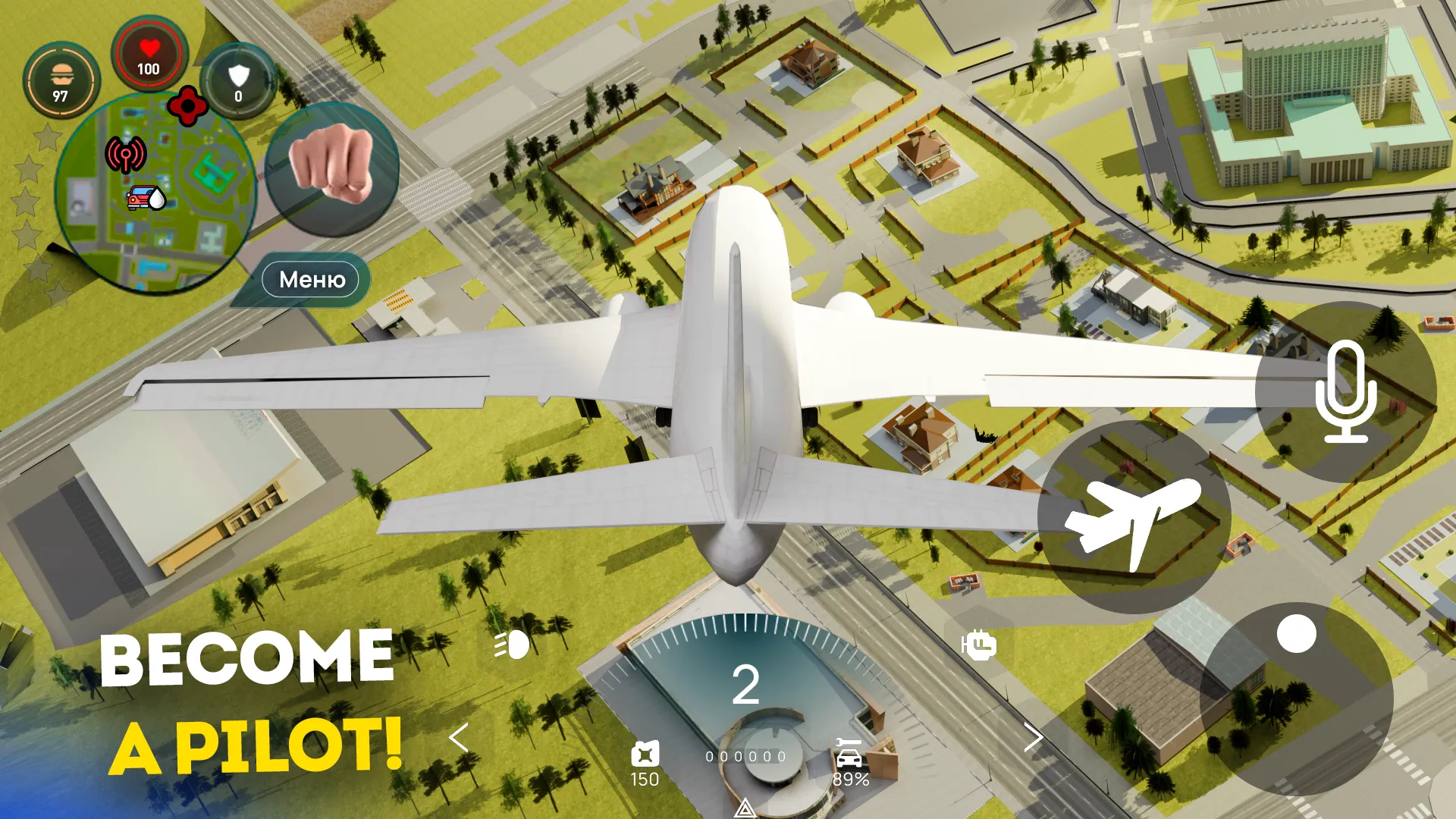This screenshot has width=1456, height=819.
Task: Tap the right arrow near the joystick
Action: tap(1035, 737)
